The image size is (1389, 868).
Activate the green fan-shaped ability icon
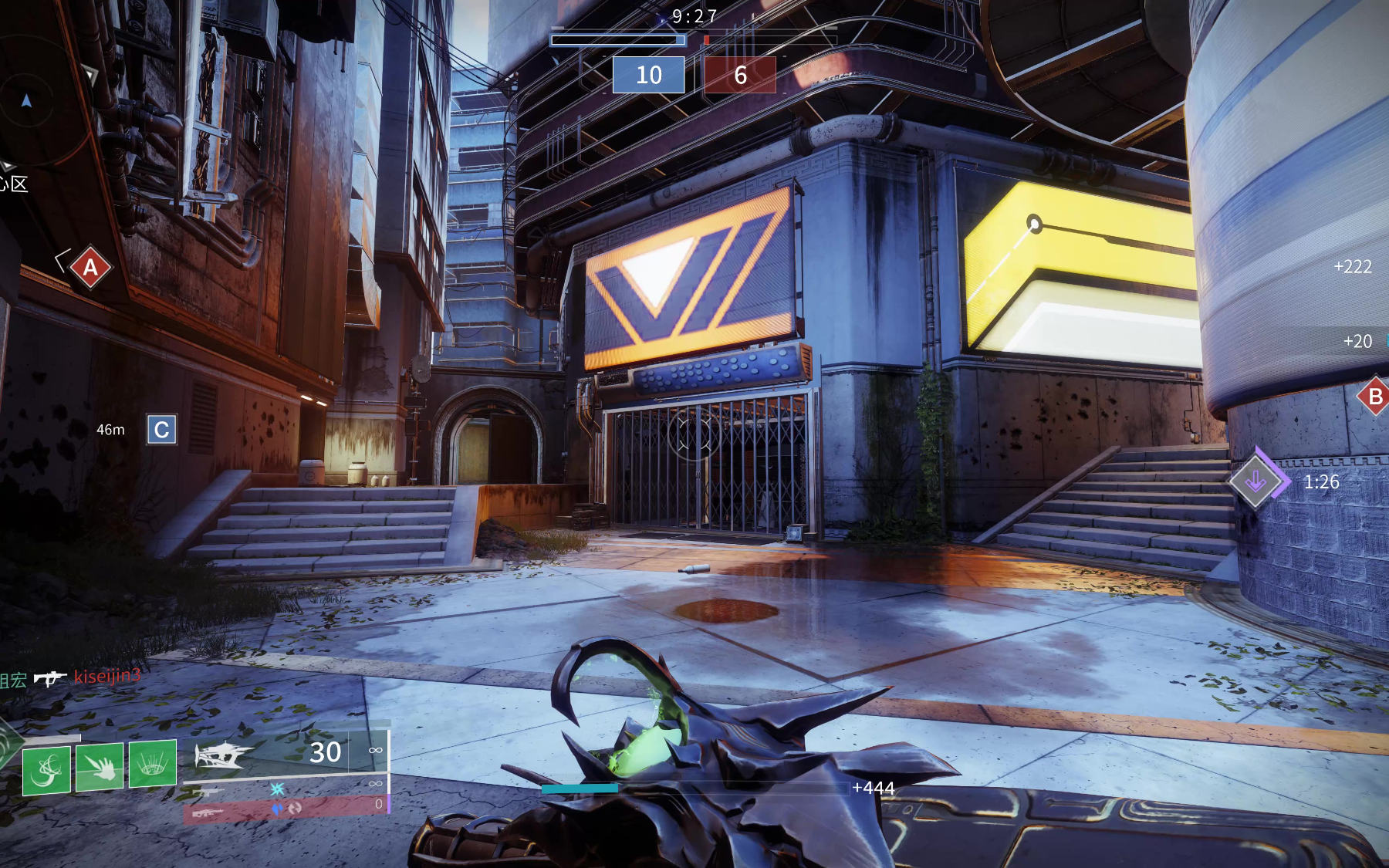tap(153, 764)
